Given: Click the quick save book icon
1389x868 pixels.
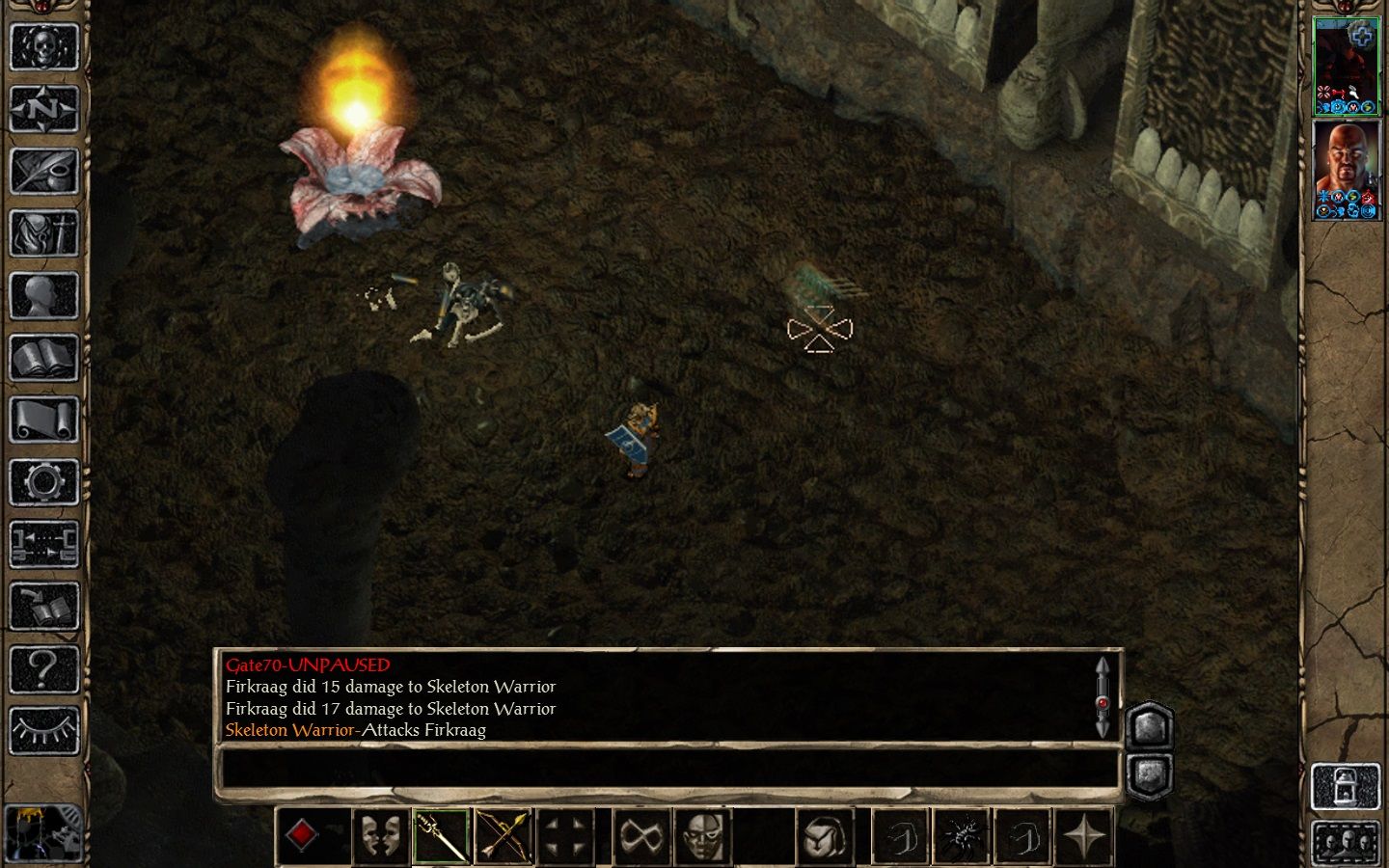Looking at the screenshot, I should click(x=43, y=607).
